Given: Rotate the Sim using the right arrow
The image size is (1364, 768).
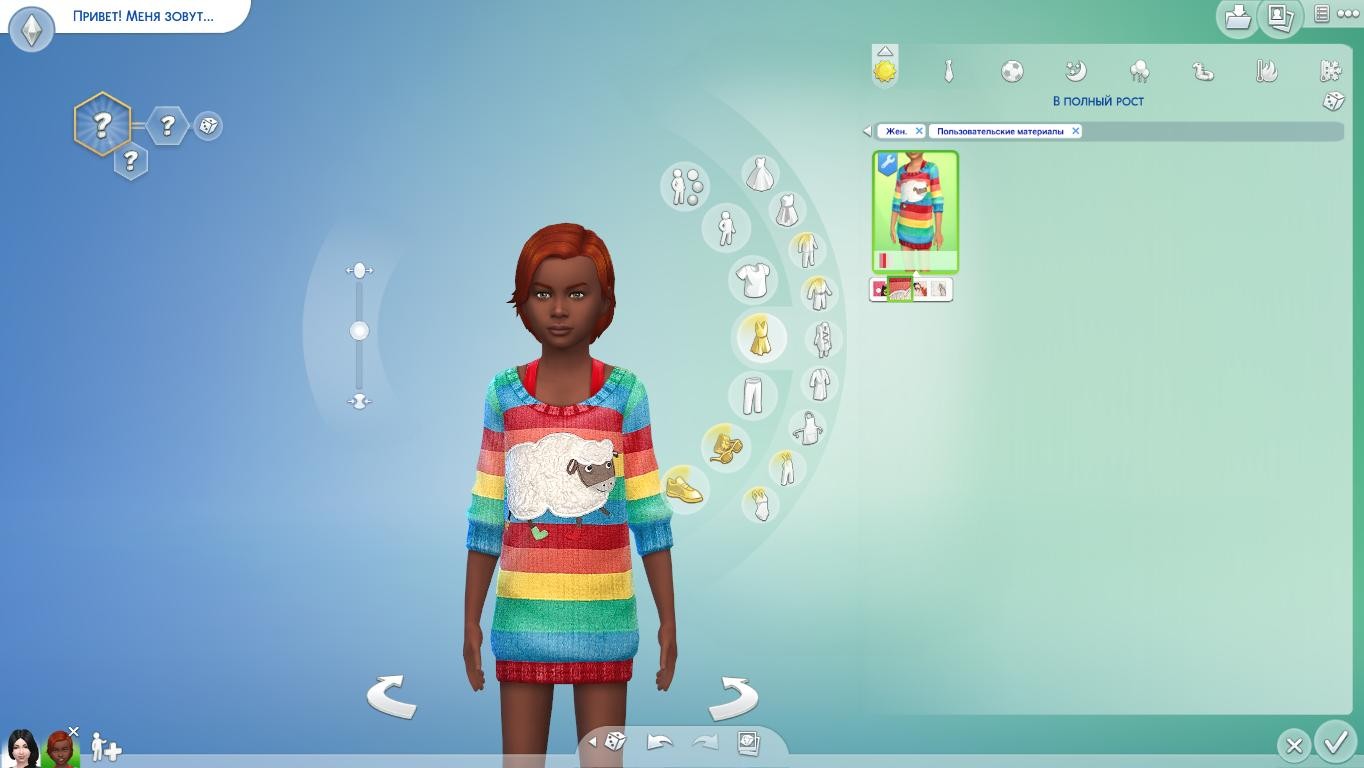Looking at the screenshot, I should point(733,697).
